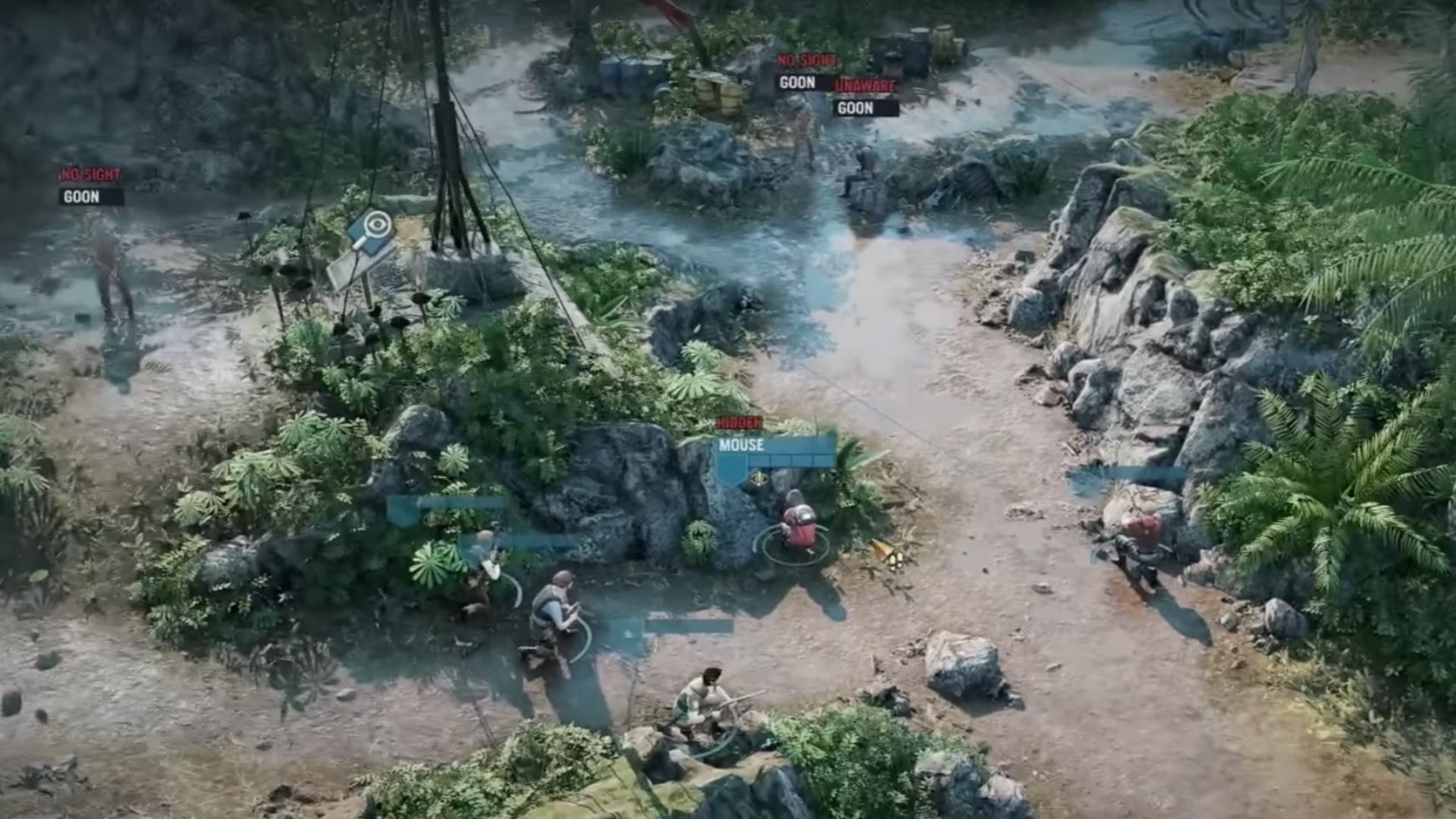Click the stealth eye icon below Mouse's nameplate
The width and height of the screenshot is (1456, 819).
coord(758,479)
